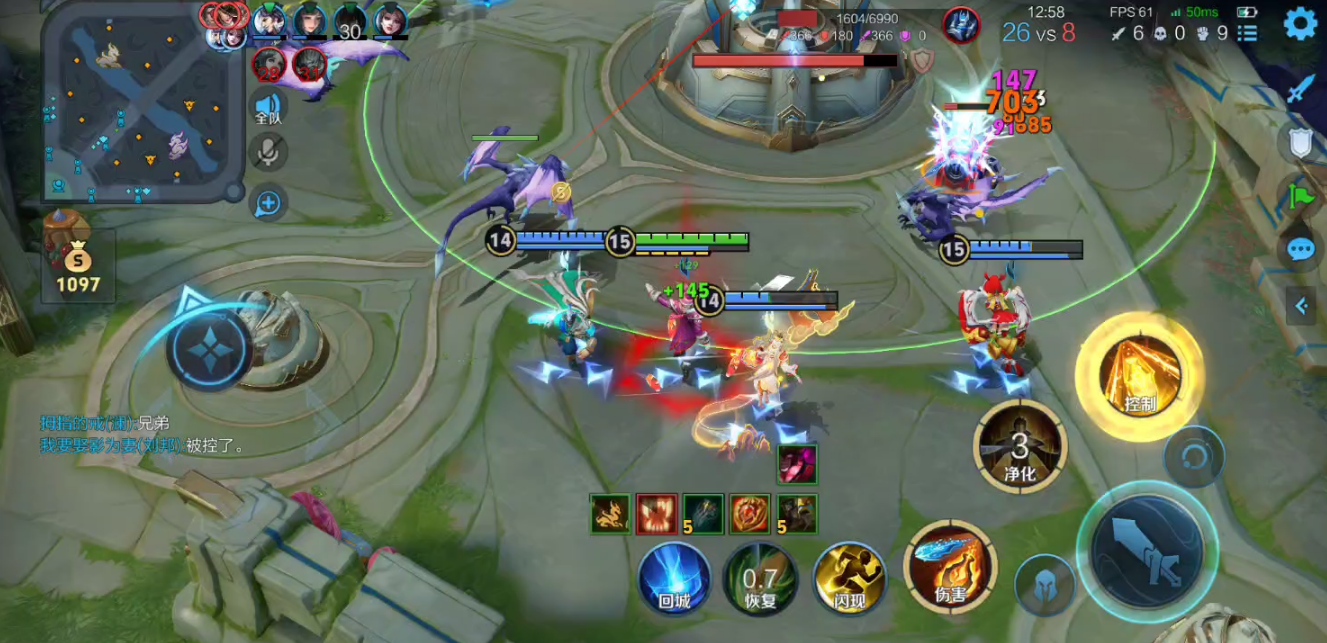The width and height of the screenshot is (1327, 643).
Task: Send the attack sword signal
Action: [x=1299, y=89]
